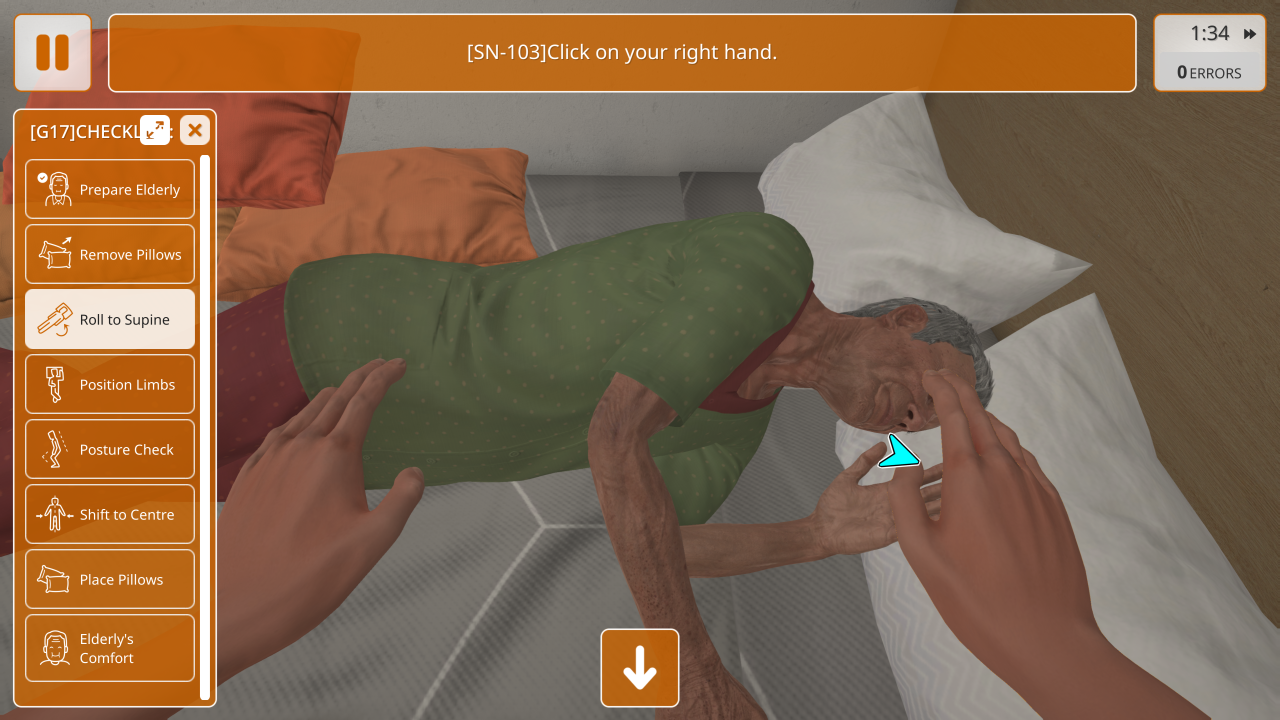This screenshot has width=1280, height=720.
Task: Select the Shift to Centre step
Action: pyautogui.click(x=110, y=514)
